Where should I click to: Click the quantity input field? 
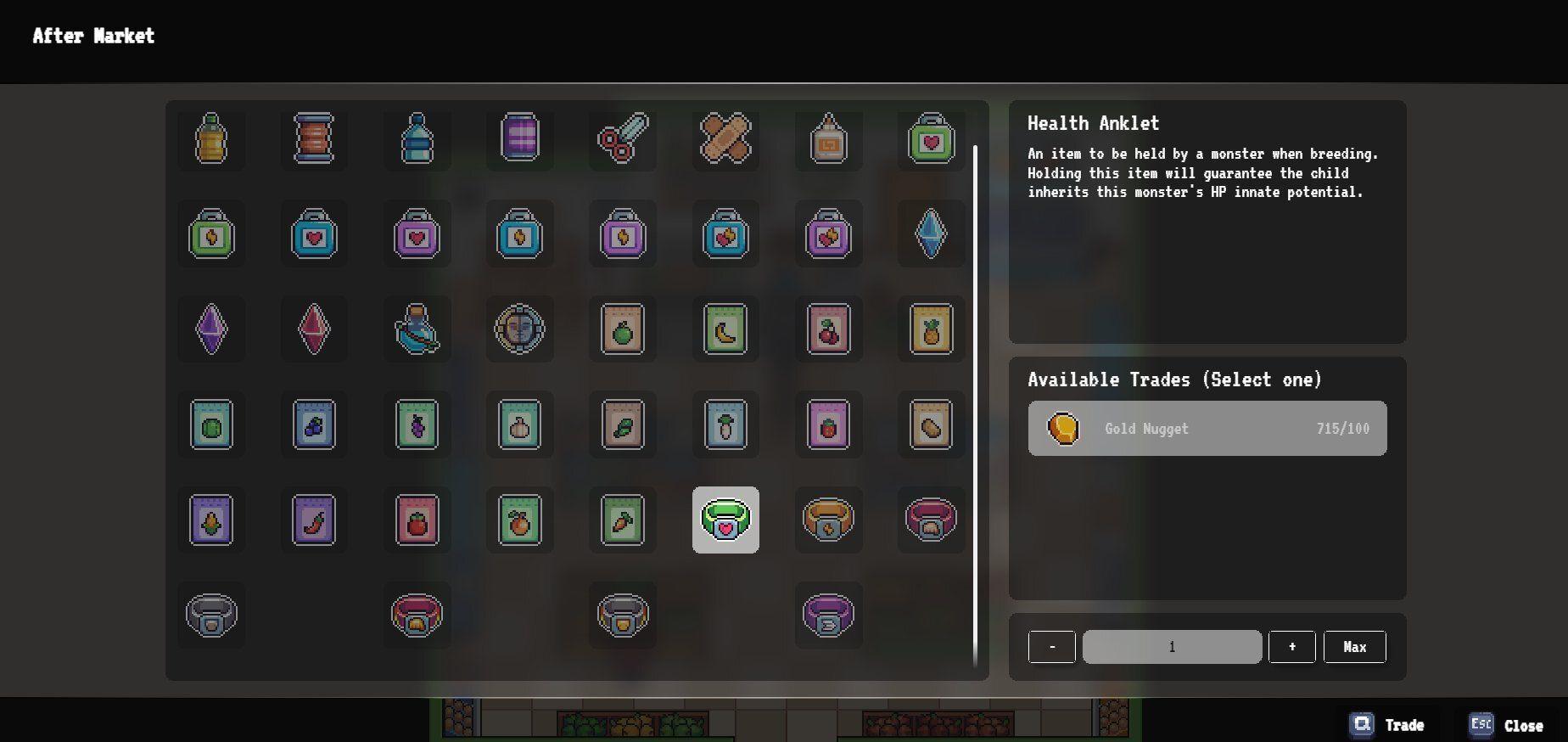click(1172, 646)
